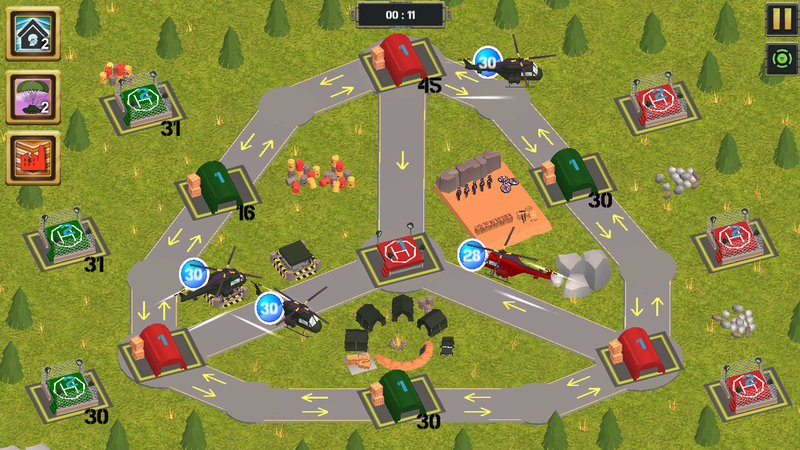Activate the red factory ability
The height and width of the screenshot is (450, 800).
tap(32, 158)
